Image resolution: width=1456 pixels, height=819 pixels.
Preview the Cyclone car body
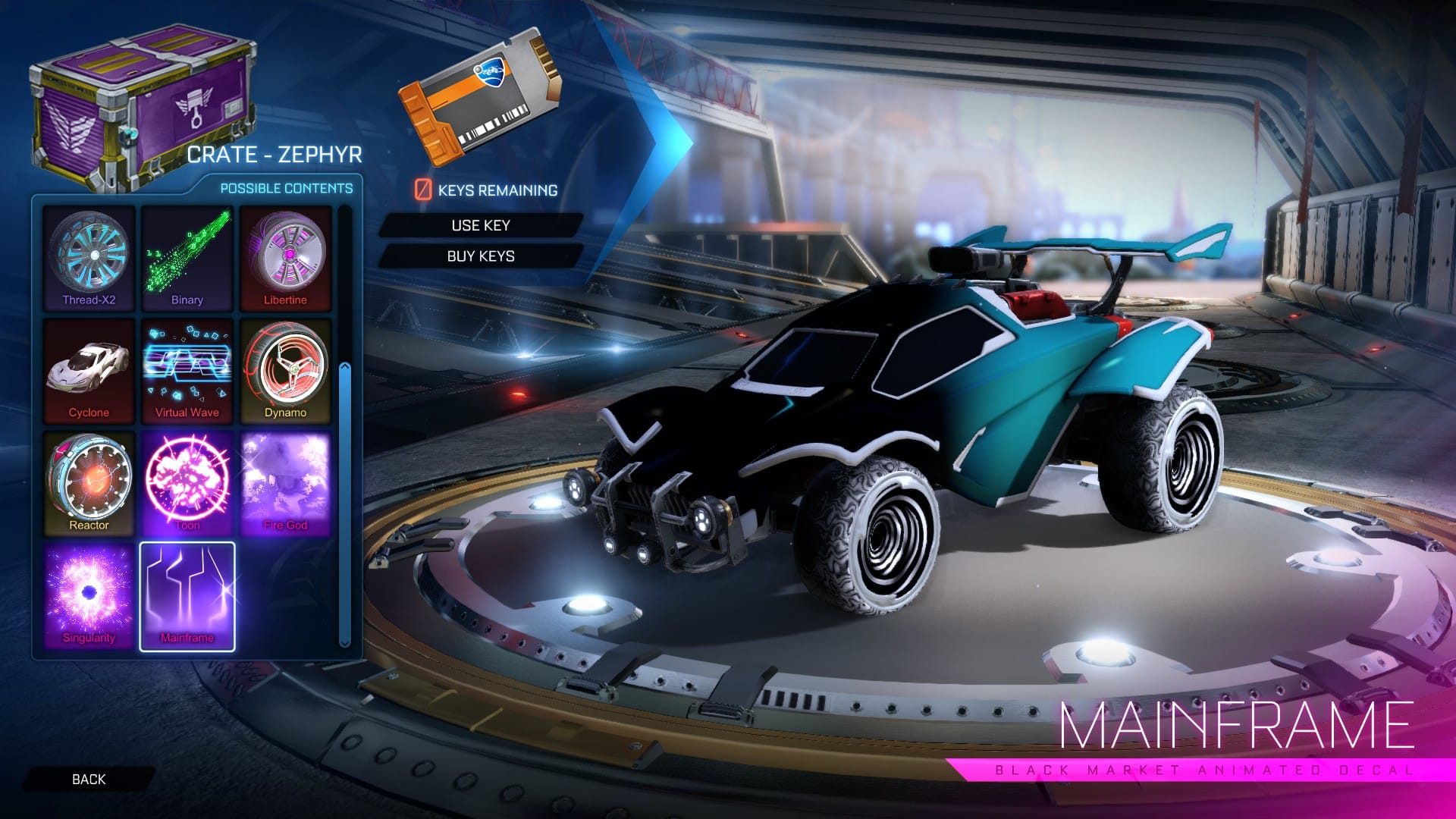[89, 371]
